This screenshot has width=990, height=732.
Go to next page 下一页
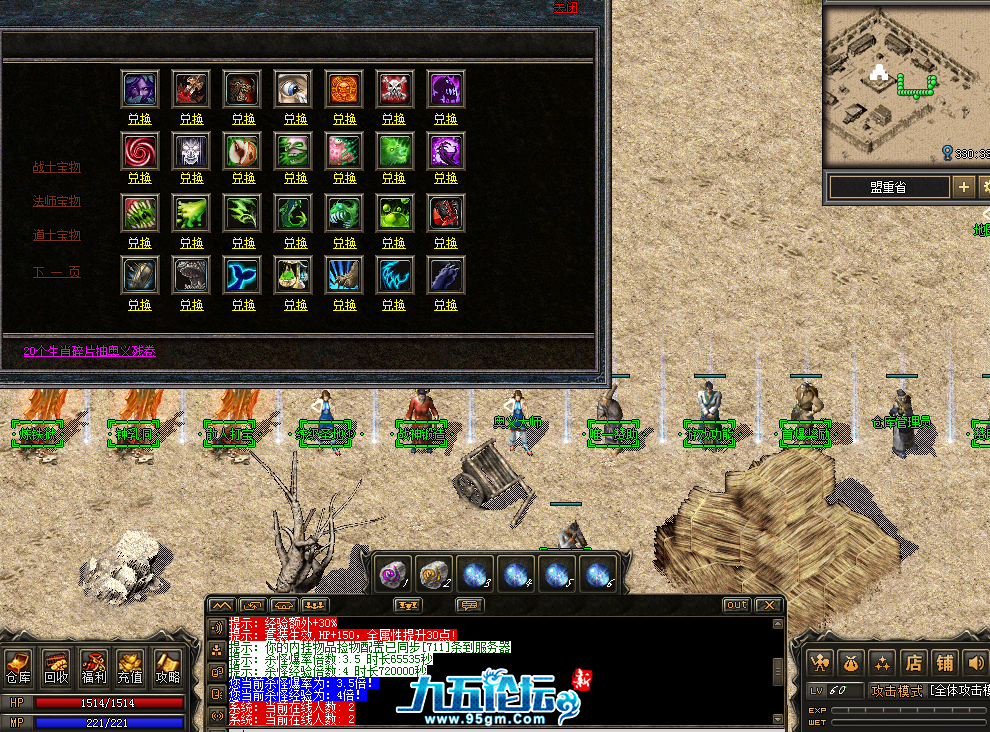pos(56,272)
